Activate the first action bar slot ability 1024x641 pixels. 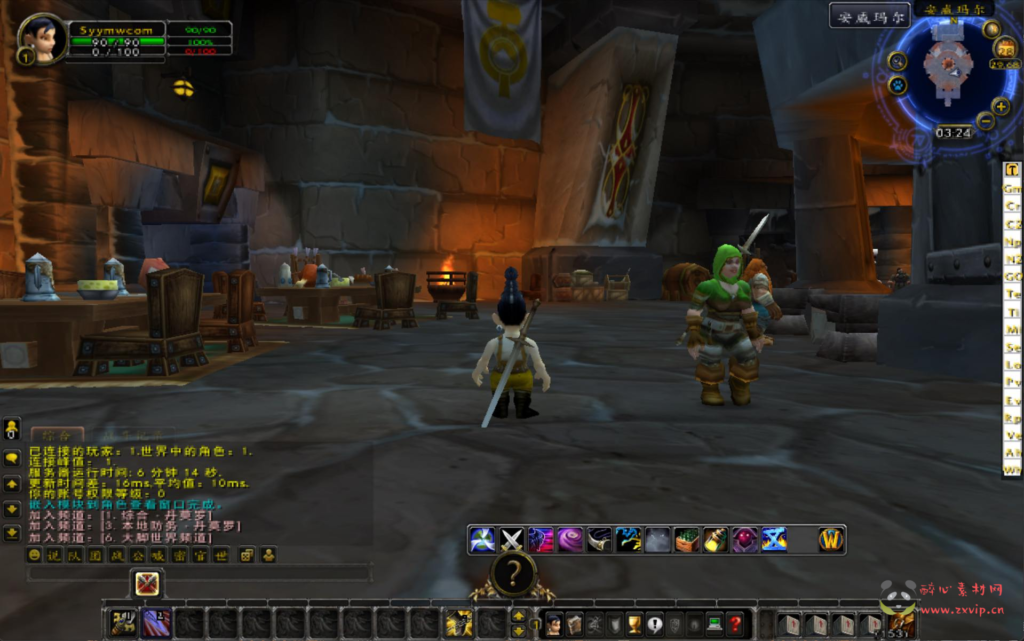pos(124,623)
